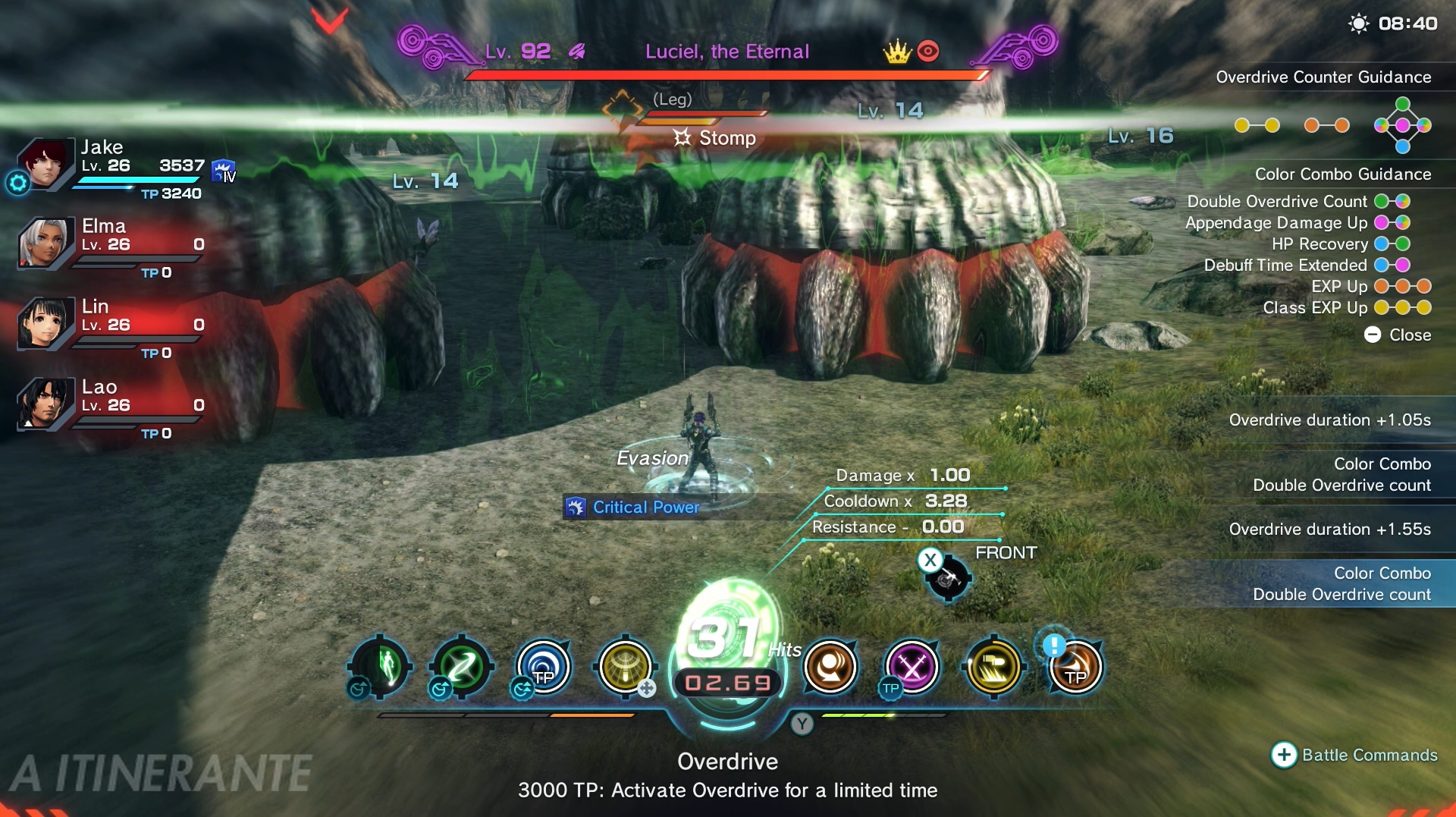The width and height of the screenshot is (1456, 817).
Task: Select party member Lao's status panel
Action: tap(112, 405)
